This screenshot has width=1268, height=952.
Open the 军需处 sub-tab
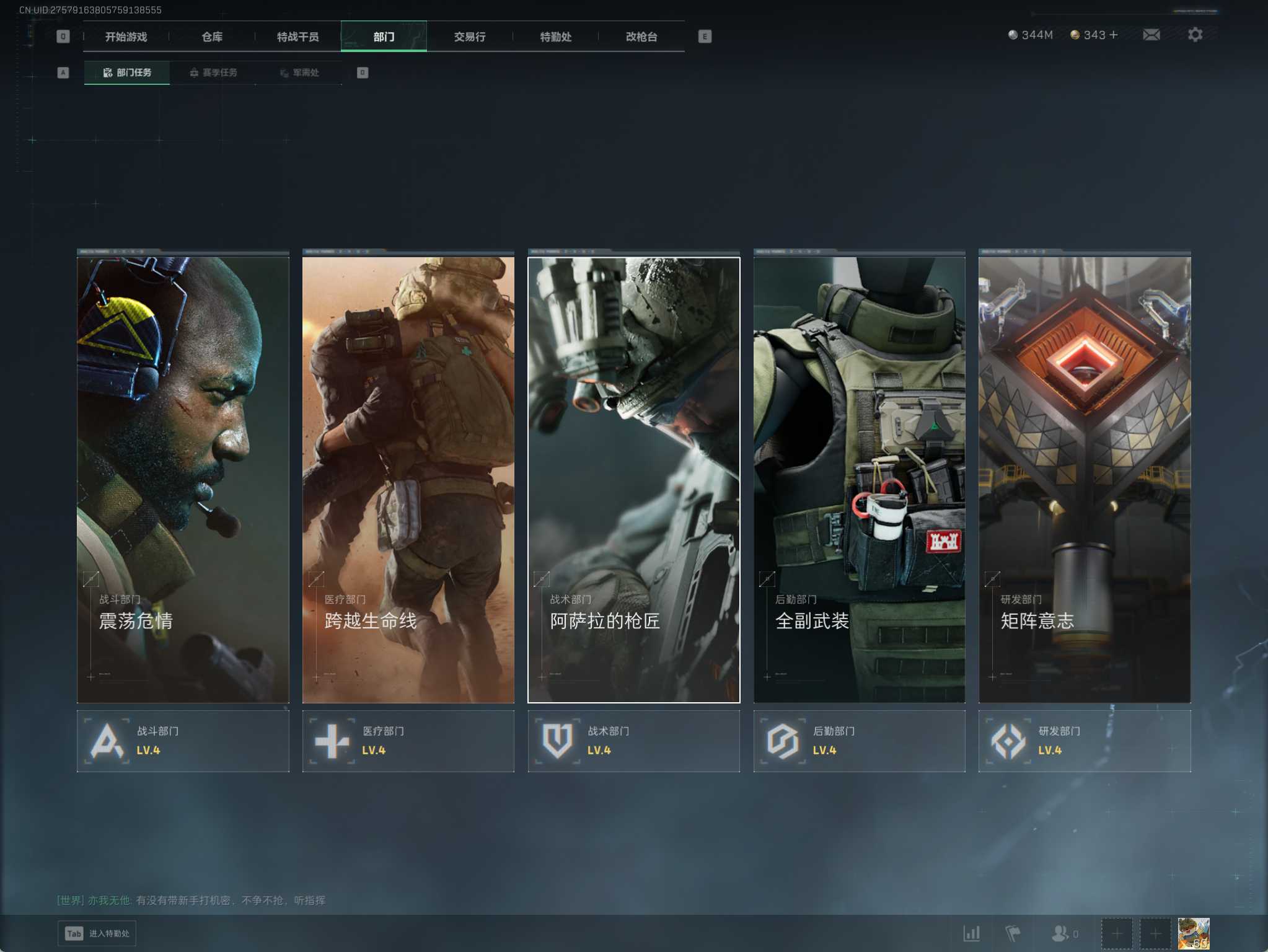pyautogui.click(x=299, y=73)
